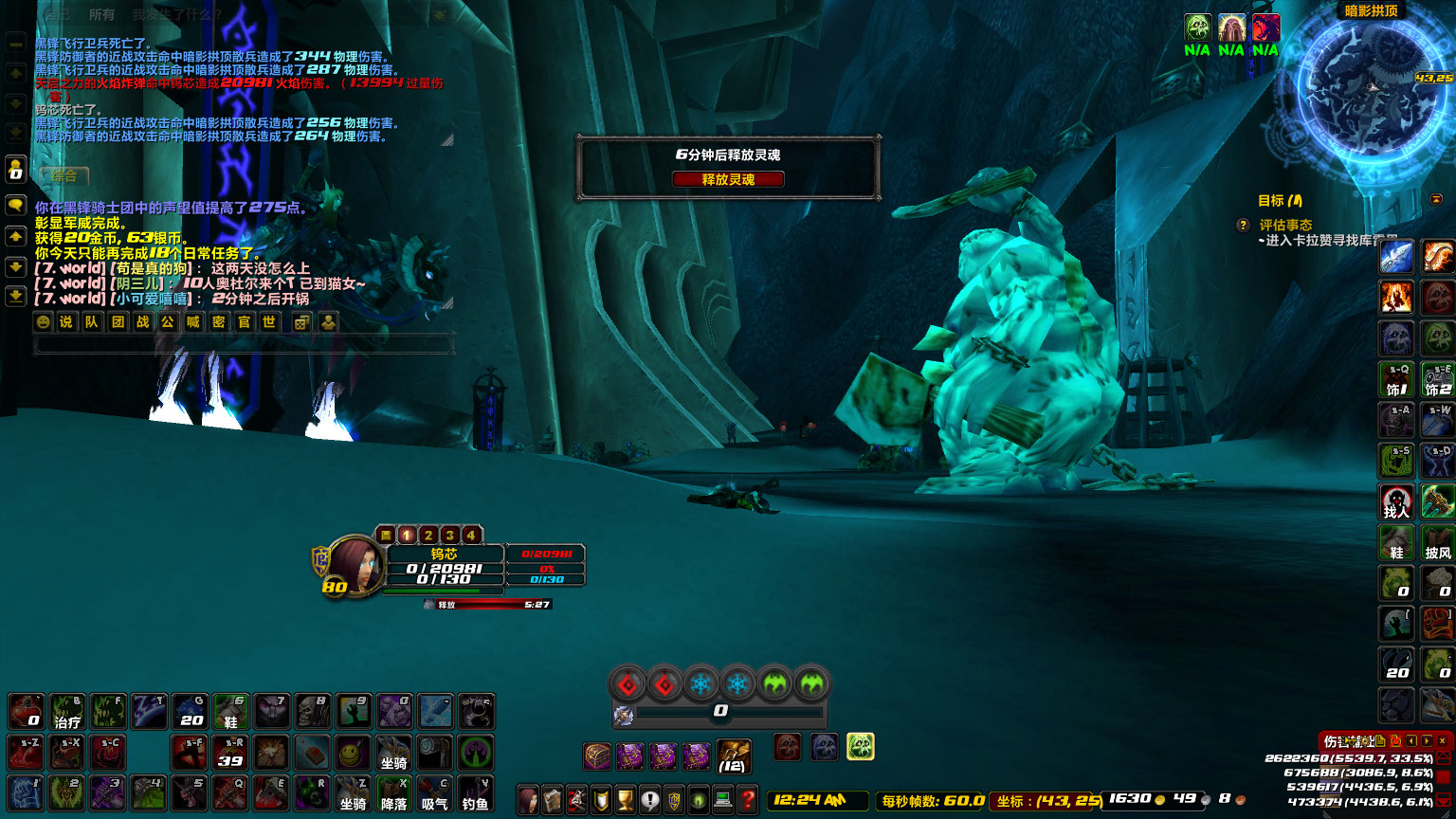Viewport: 1456px width, 819px height.
Task: Activate the 饰1 trinket icon
Action: pos(1395,378)
